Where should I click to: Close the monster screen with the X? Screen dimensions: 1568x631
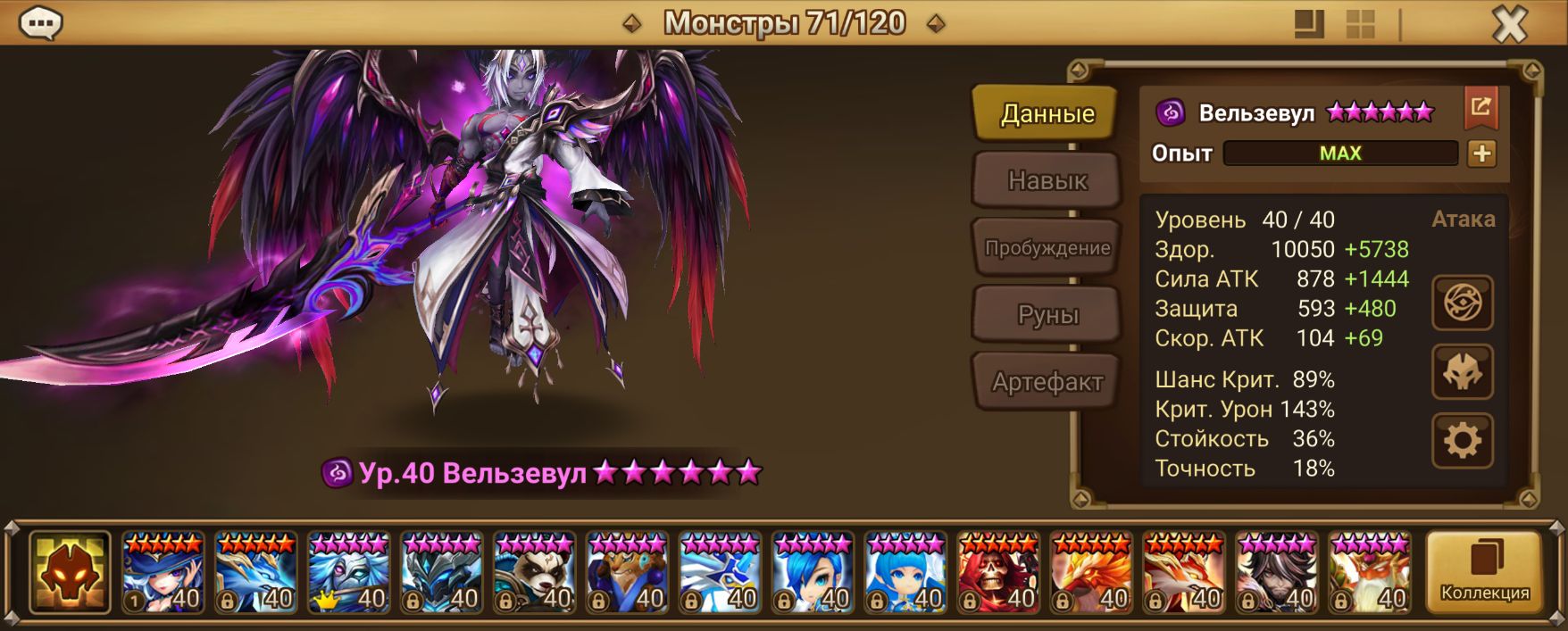pos(1510,24)
